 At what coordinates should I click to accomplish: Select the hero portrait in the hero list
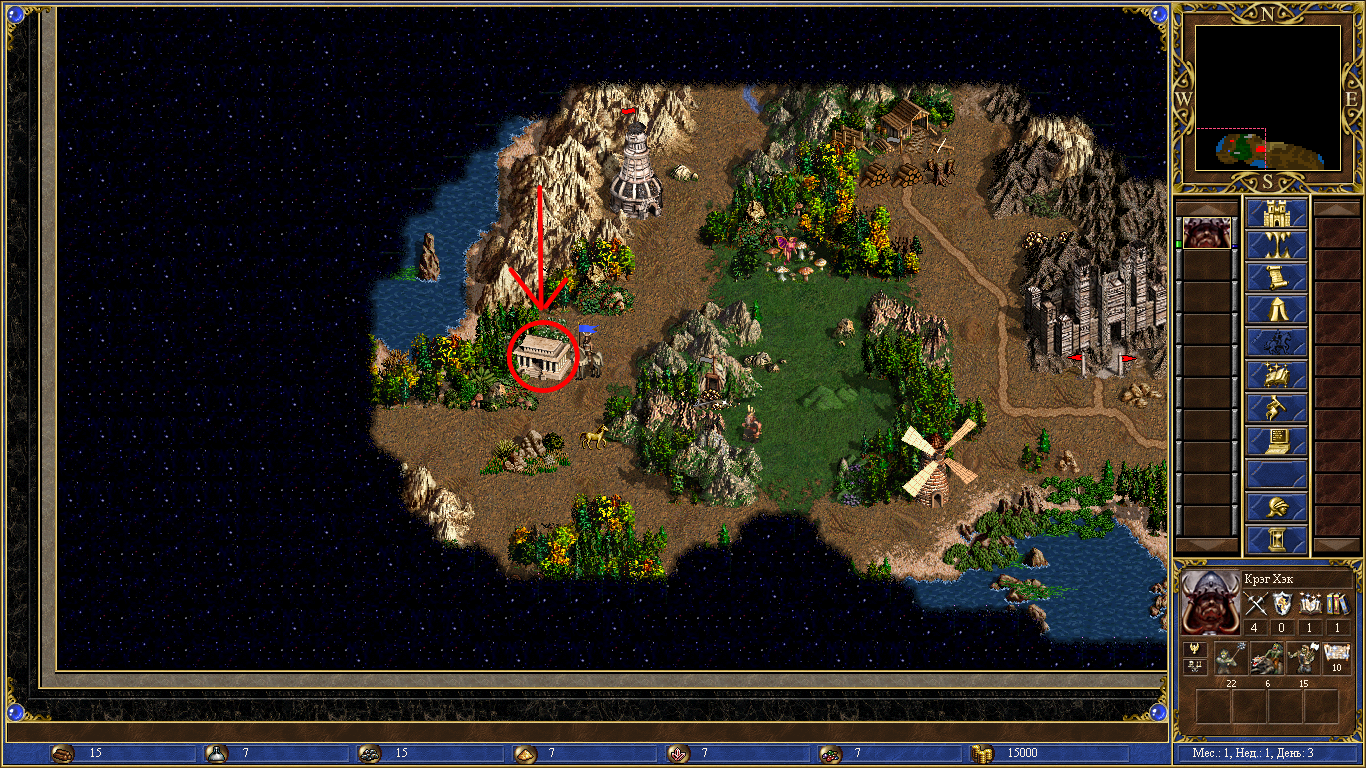[1207, 233]
